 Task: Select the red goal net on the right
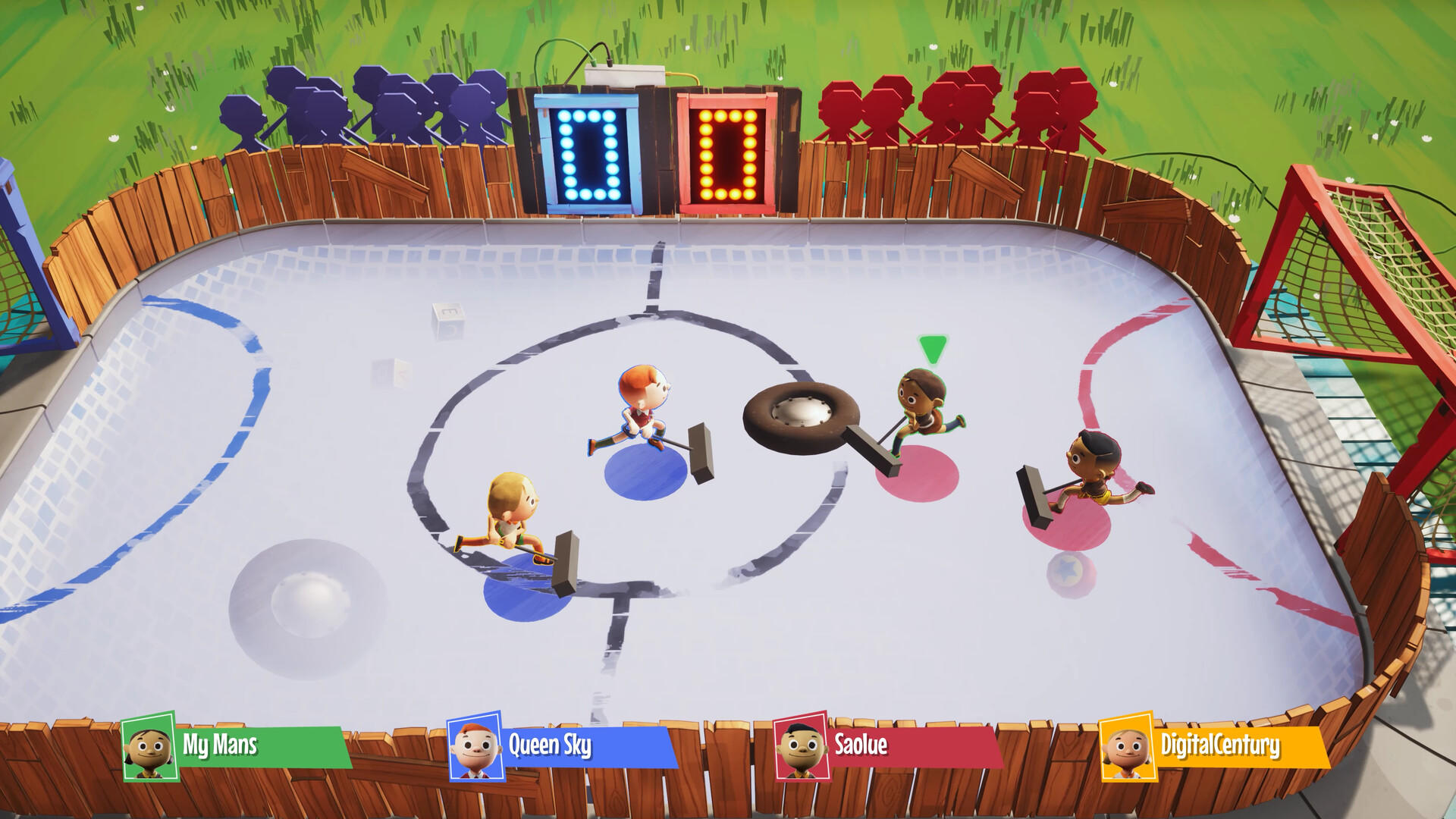tap(1363, 250)
